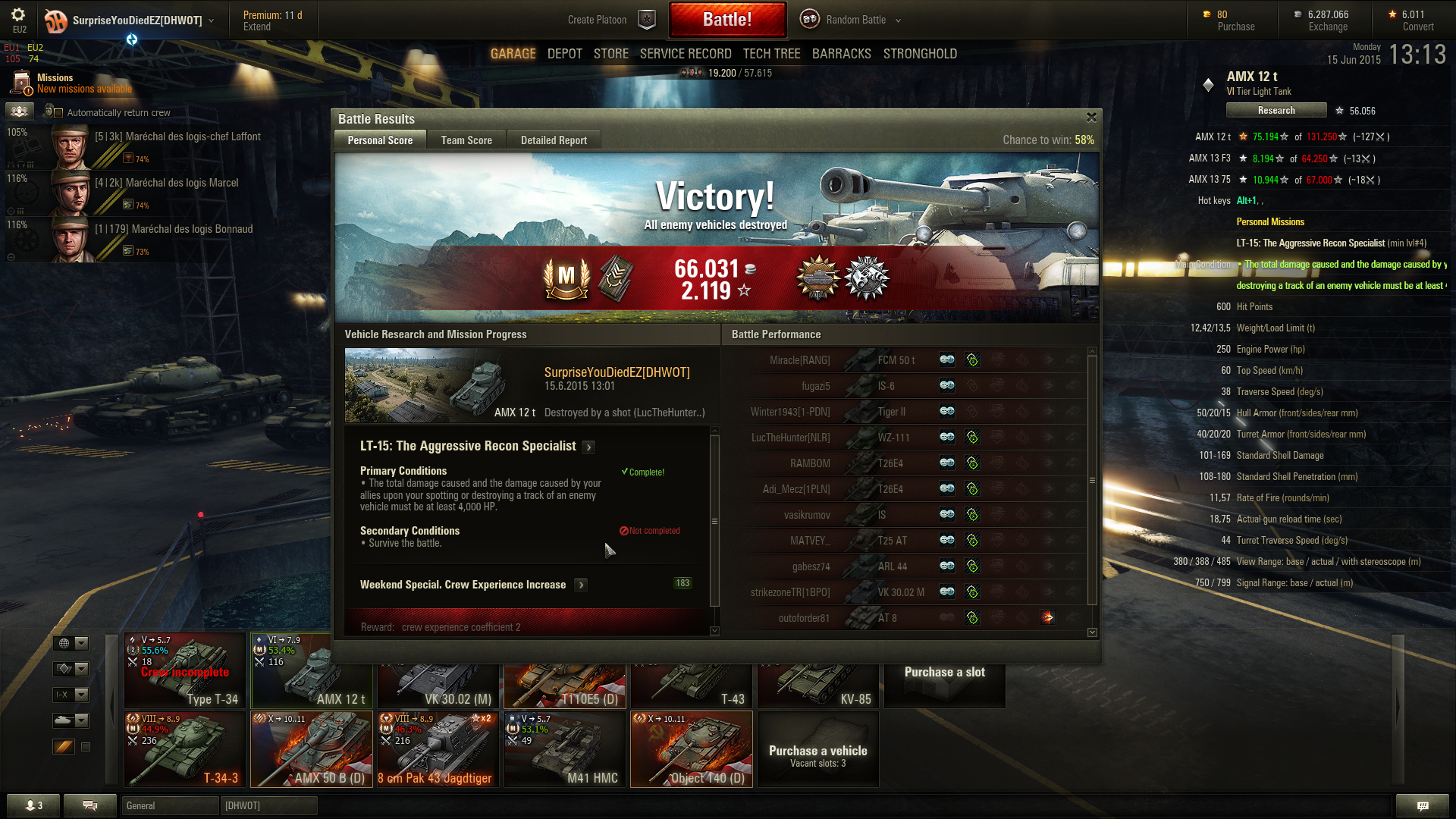
Task: Open the Missions panel
Action: point(55,83)
